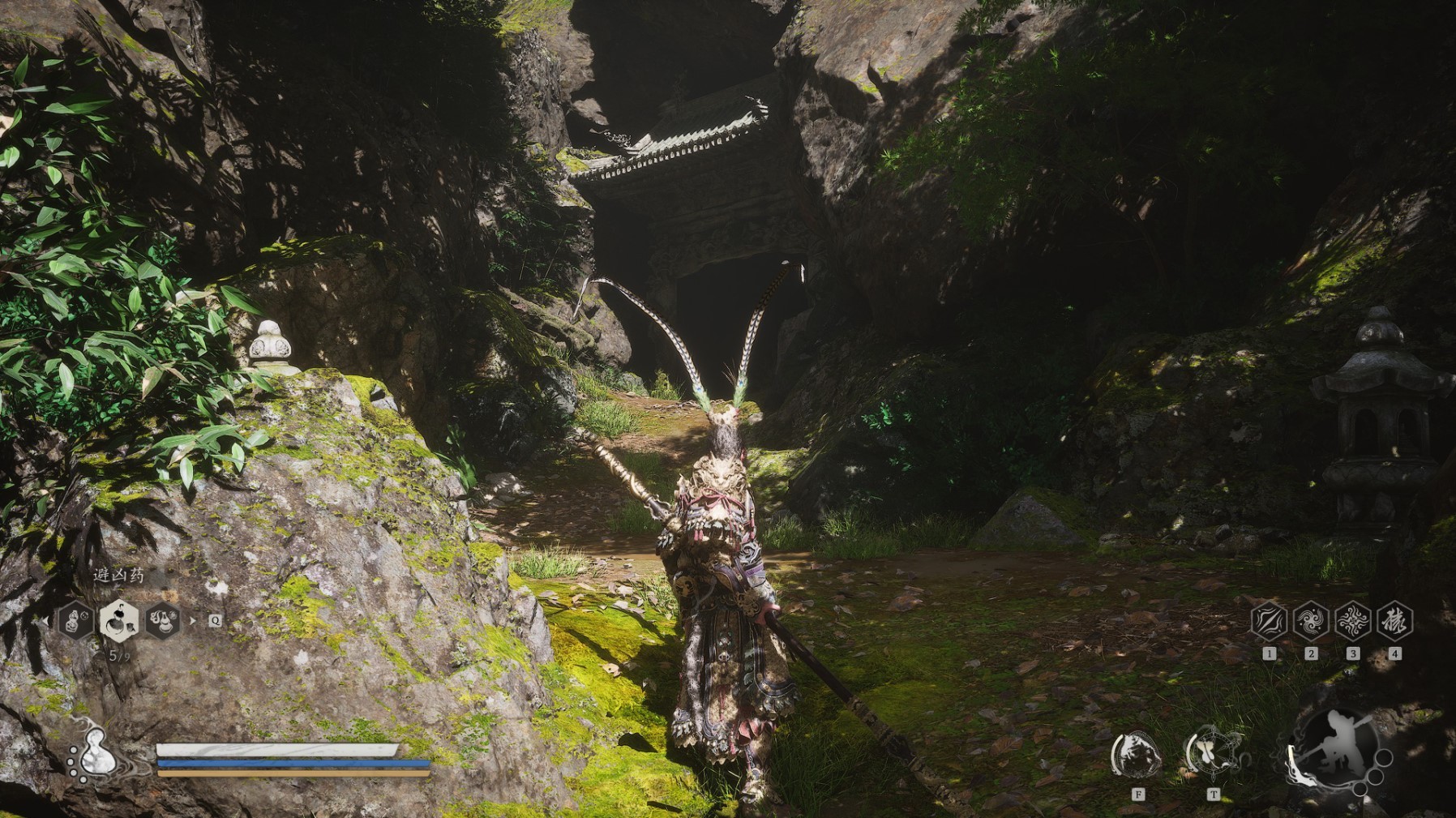1456x818 pixels.
Task: Use the calligraphy-character spell in slot 4
Action: pyautogui.click(x=1394, y=621)
